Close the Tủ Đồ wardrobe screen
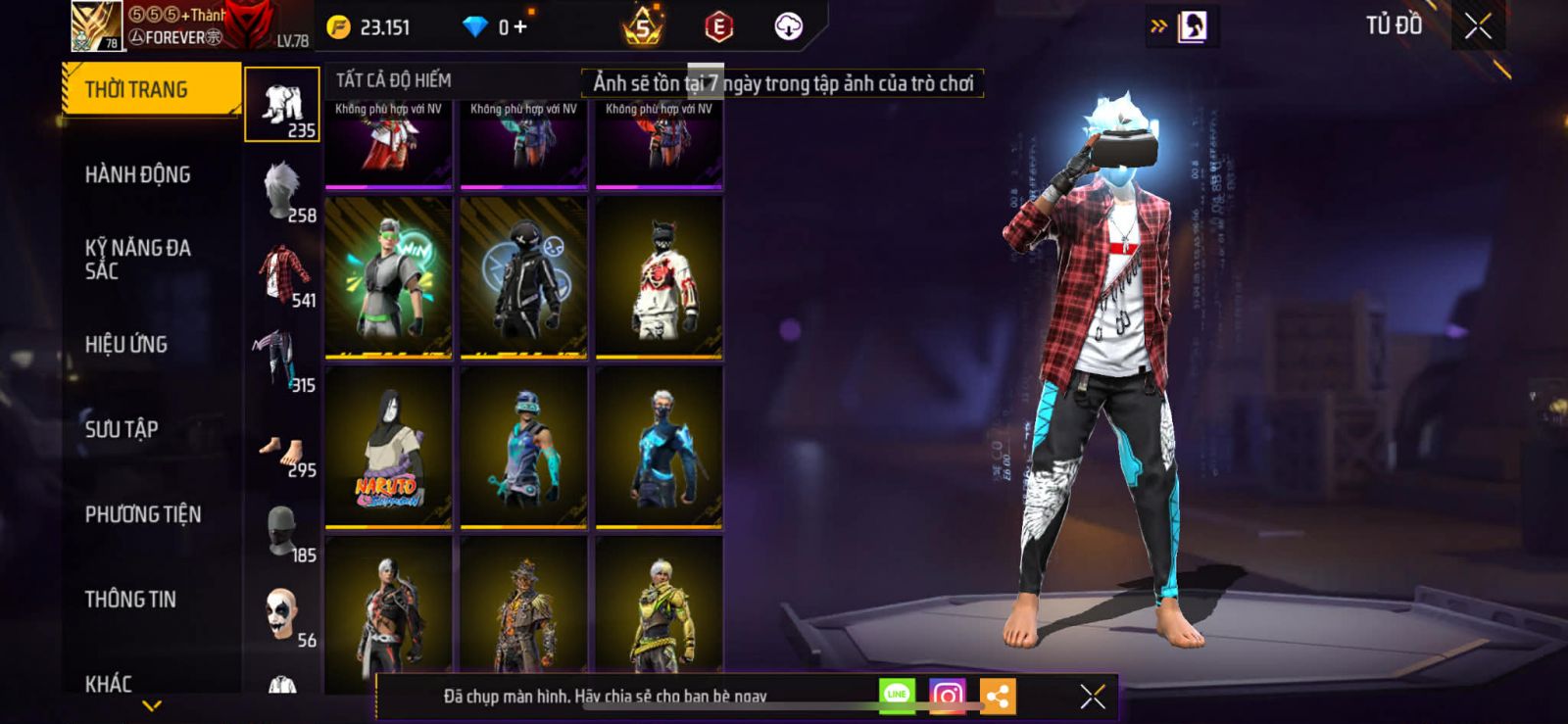1568x724 pixels. click(1478, 26)
